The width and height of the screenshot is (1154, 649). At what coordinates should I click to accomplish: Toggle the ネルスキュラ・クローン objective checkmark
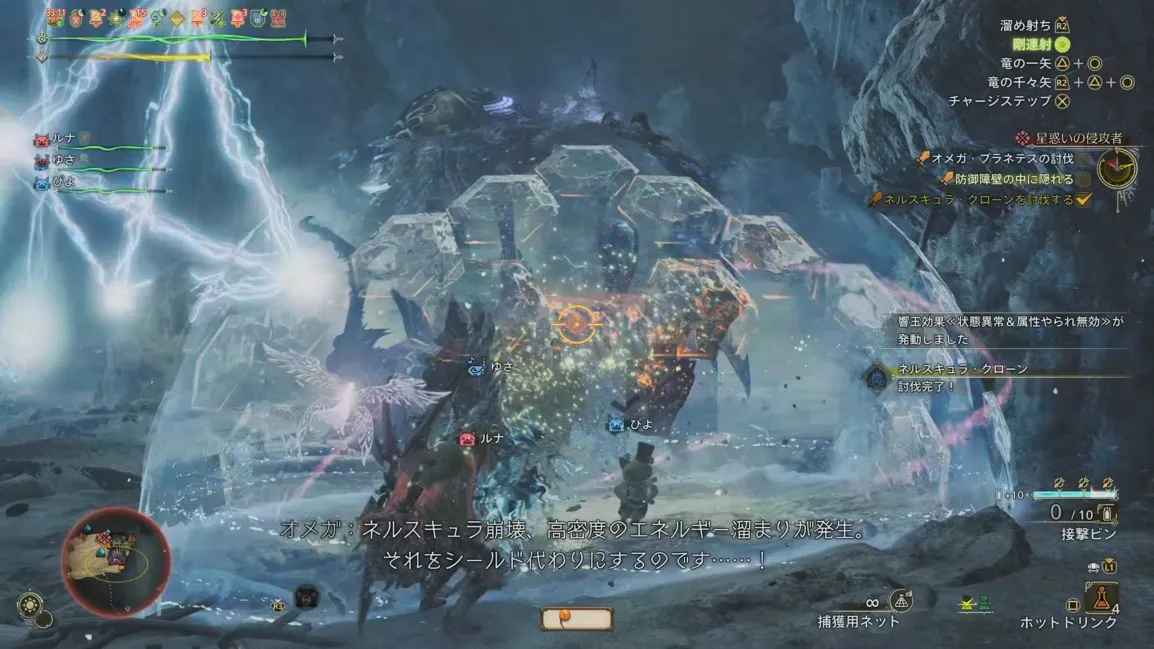tap(1082, 200)
